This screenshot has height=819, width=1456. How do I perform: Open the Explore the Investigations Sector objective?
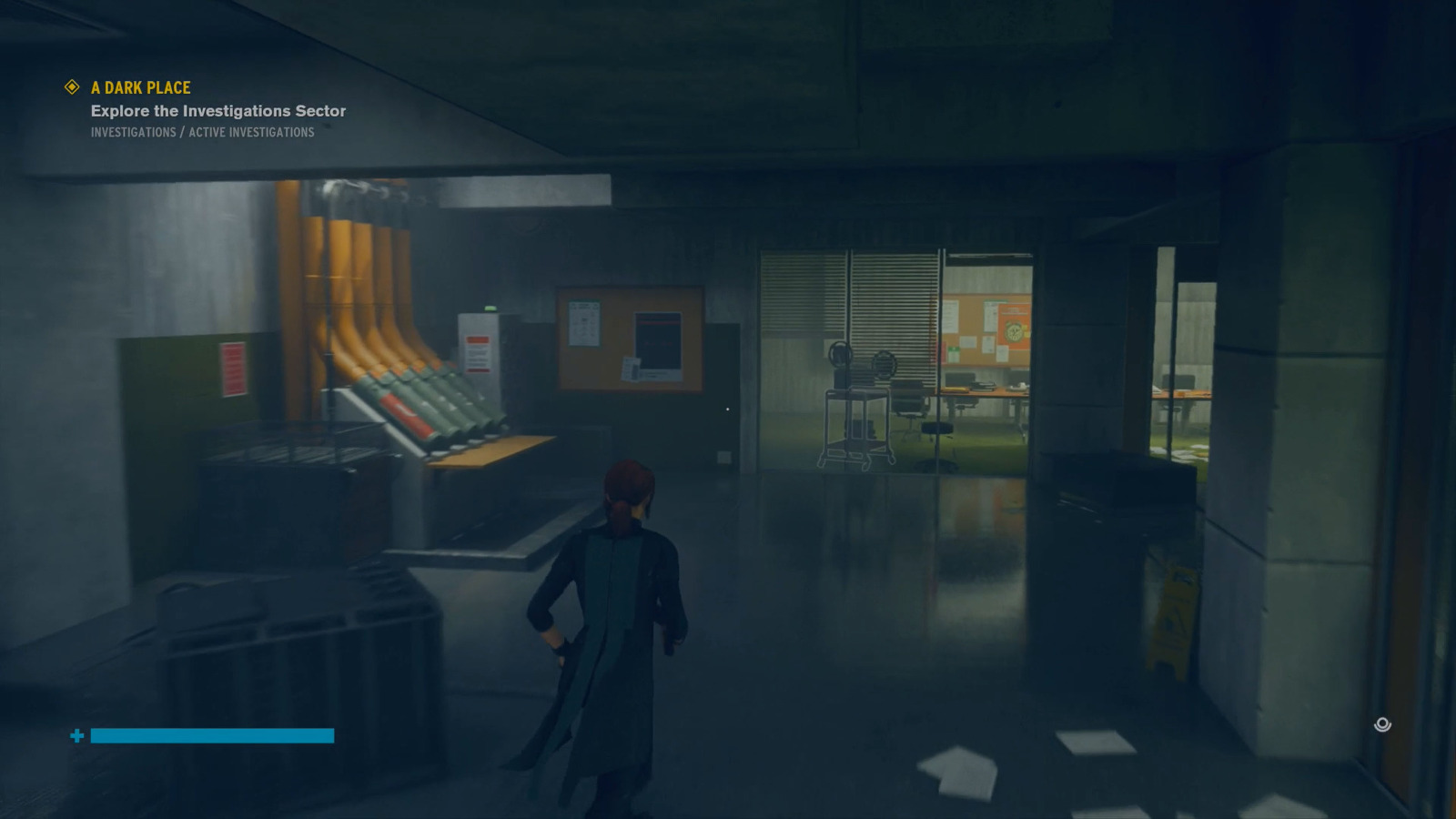pos(217,110)
